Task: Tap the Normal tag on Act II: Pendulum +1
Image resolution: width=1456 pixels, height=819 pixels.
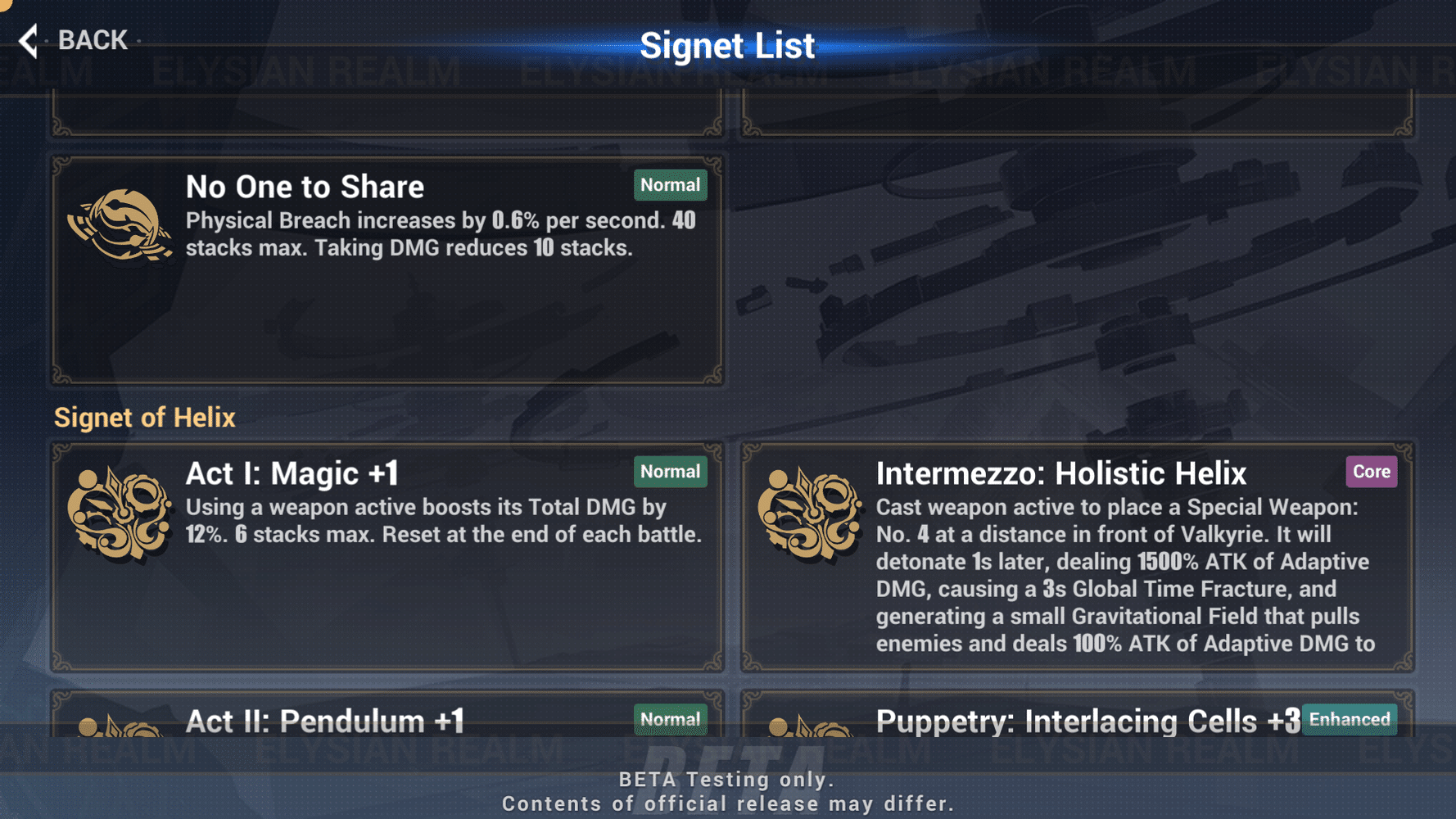Action: click(670, 718)
